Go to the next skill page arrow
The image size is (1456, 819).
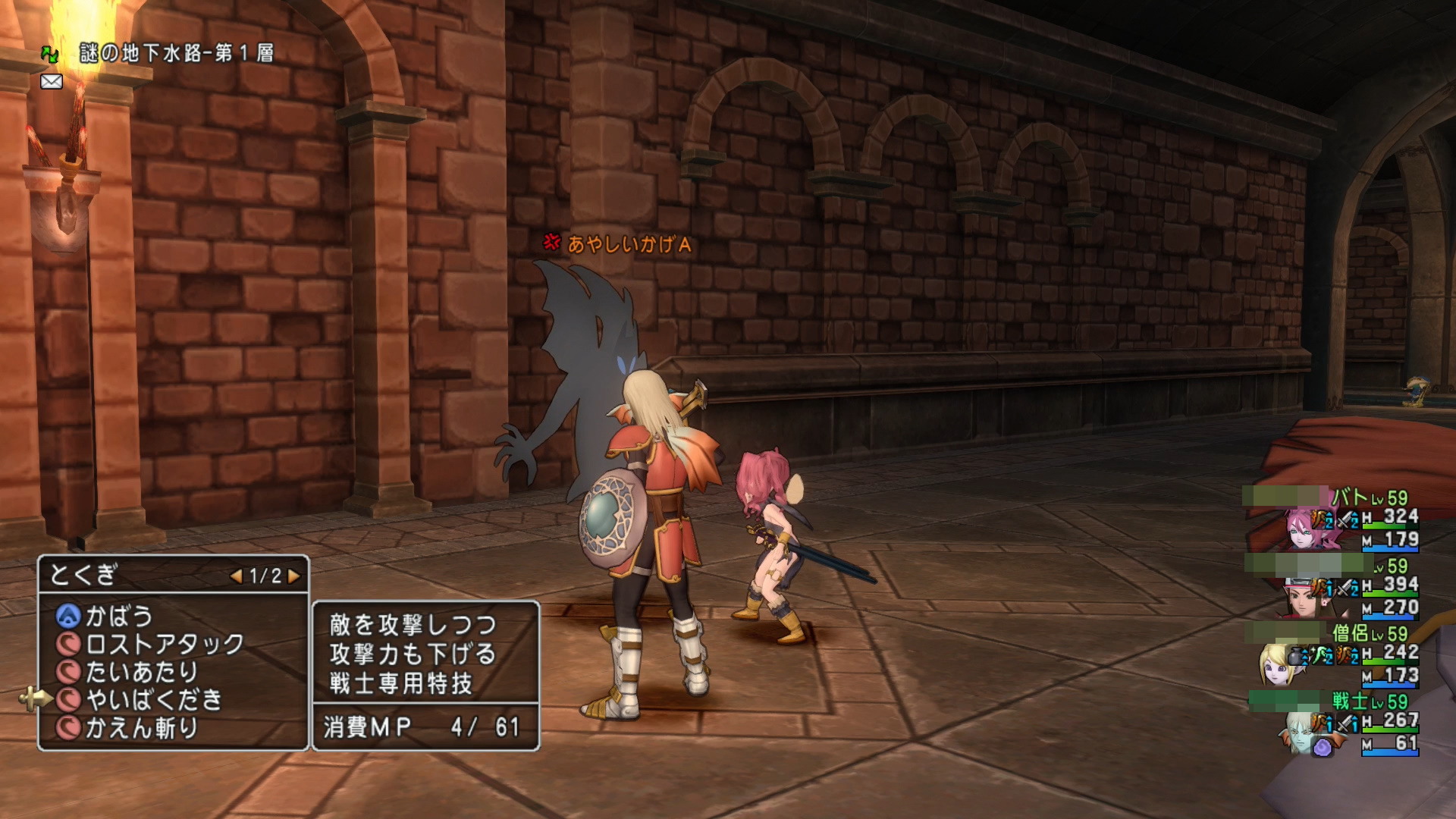(x=294, y=576)
